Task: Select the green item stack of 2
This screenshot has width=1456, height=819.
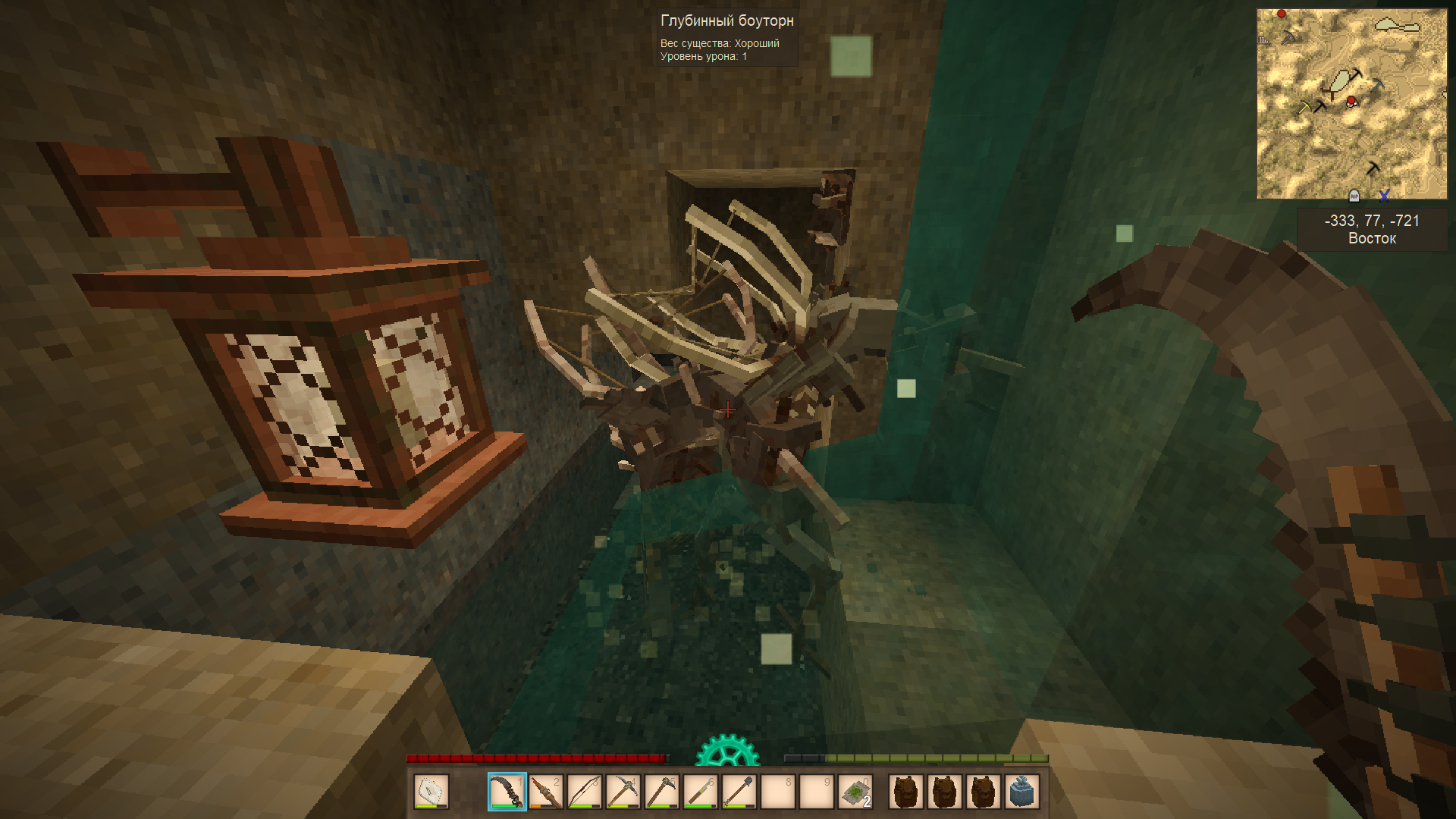Action: click(855, 792)
